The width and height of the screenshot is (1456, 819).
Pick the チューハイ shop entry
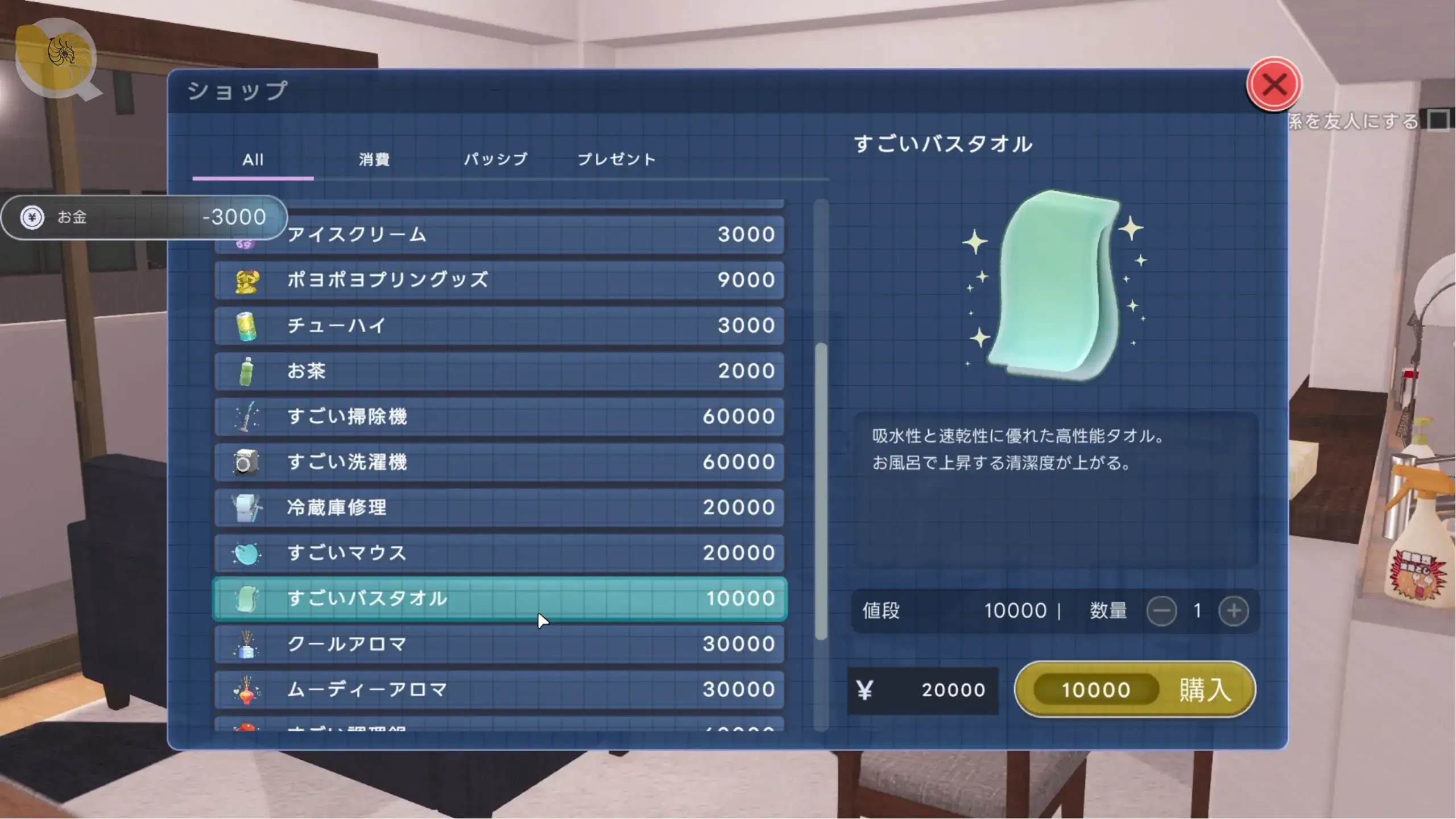click(499, 325)
